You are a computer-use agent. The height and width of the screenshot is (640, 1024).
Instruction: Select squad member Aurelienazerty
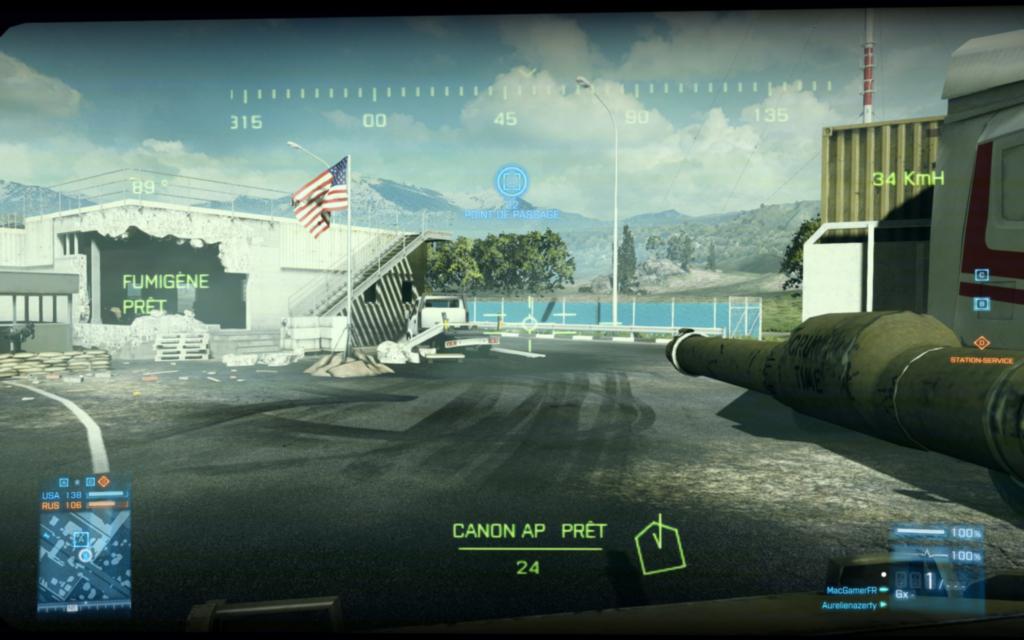(x=848, y=605)
